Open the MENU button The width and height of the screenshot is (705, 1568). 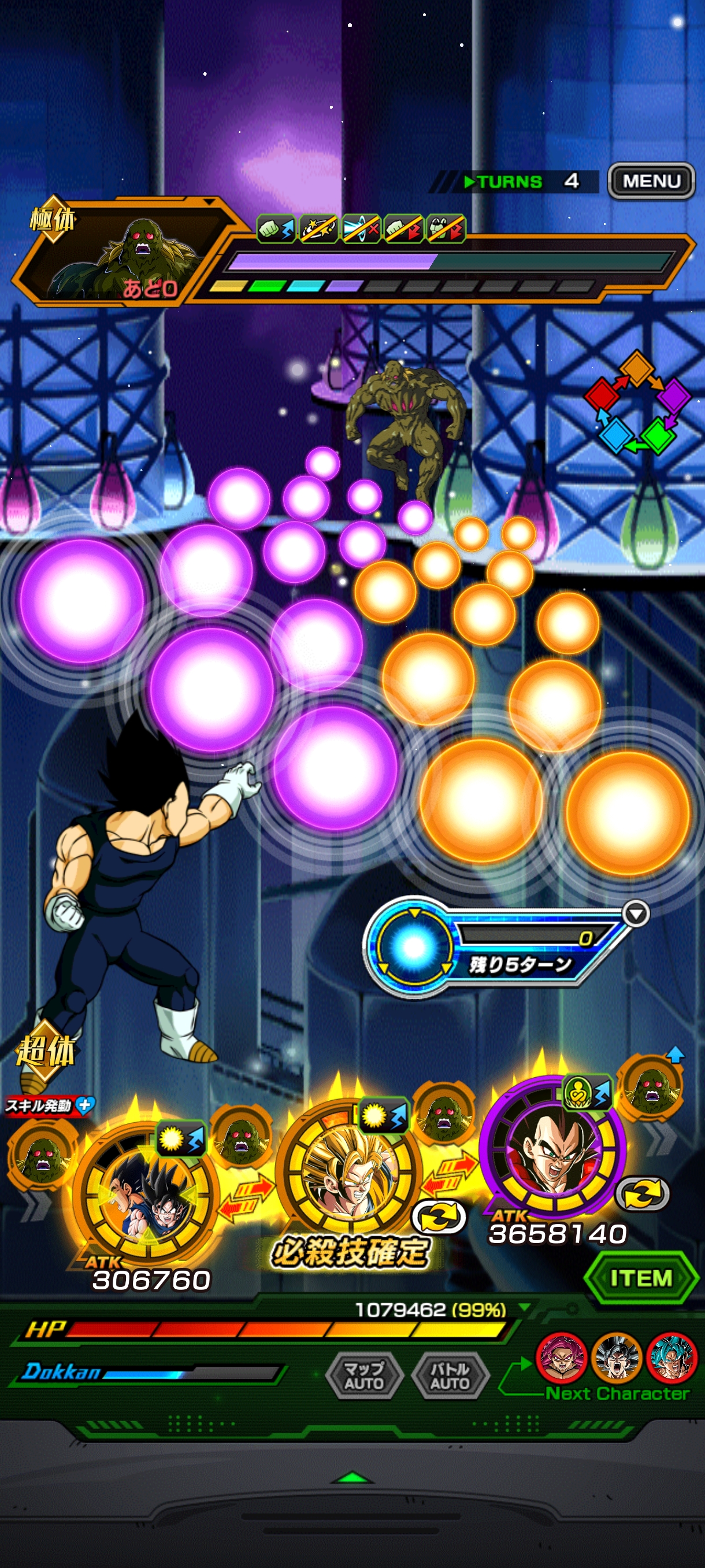coord(651,181)
